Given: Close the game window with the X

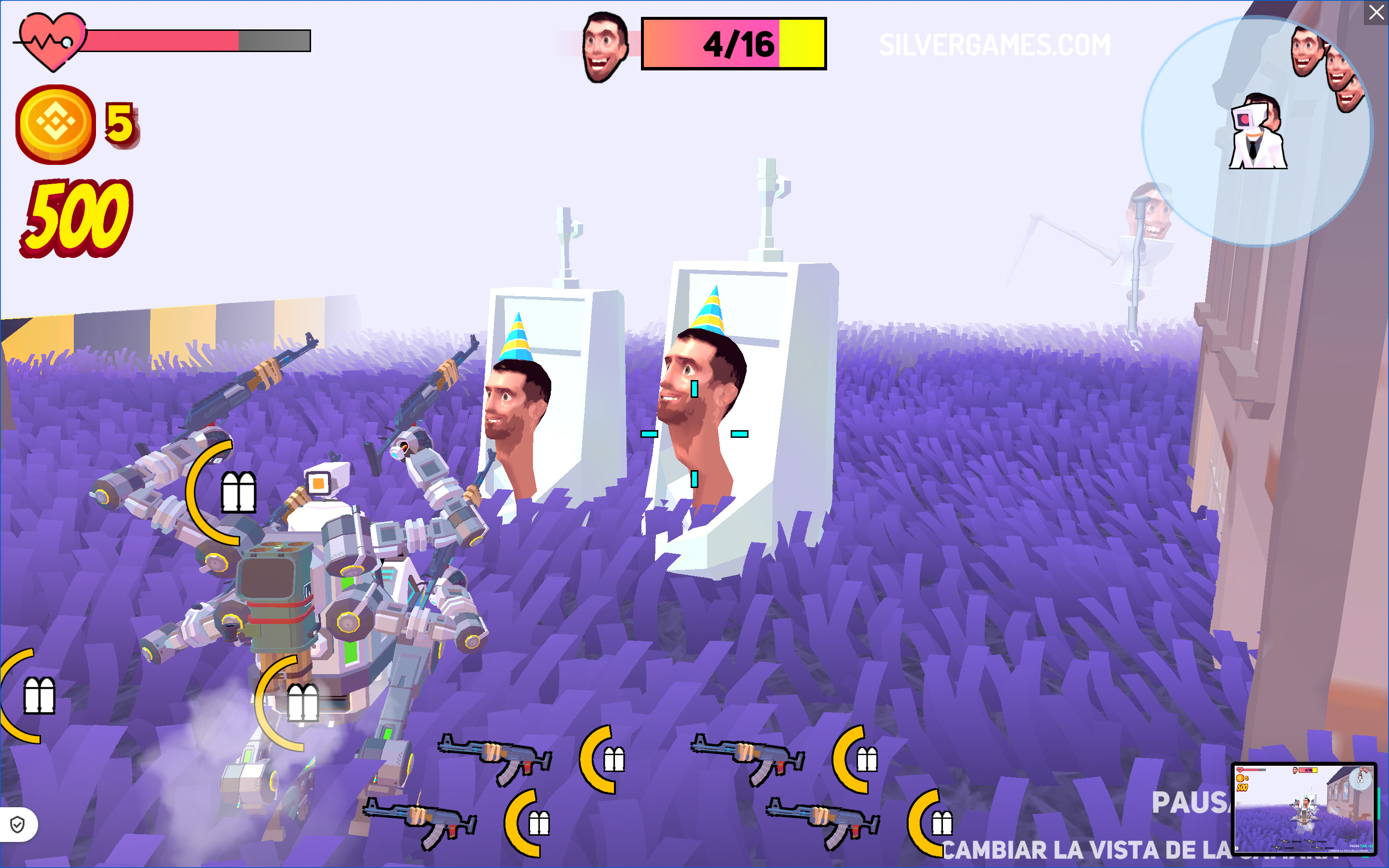Looking at the screenshot, I should (x=1376, y=13).
